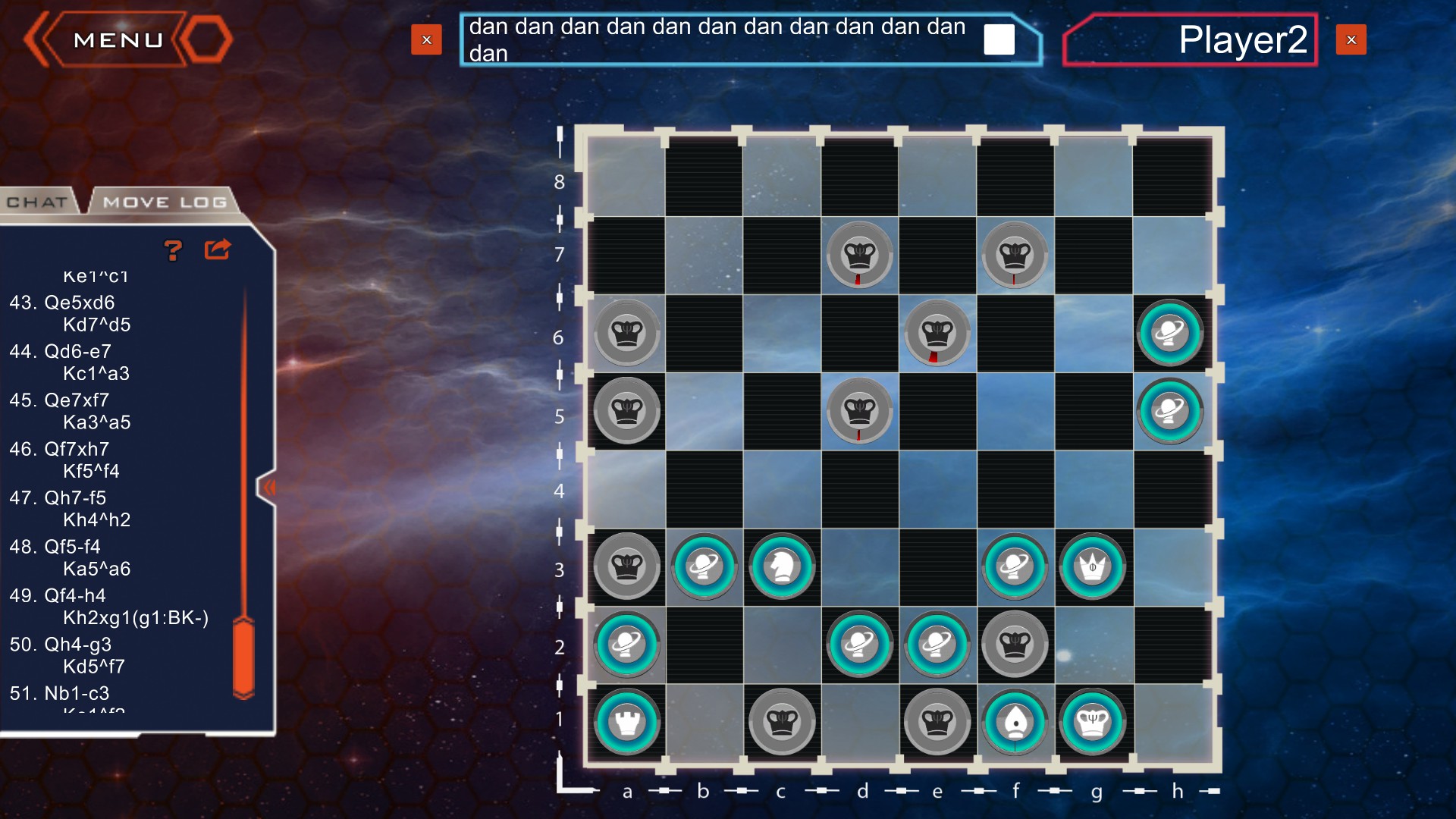1456x819 pixels.
Task: Select the white knight piece on c3
Action: pyautogui.click(x=782, y=566)
